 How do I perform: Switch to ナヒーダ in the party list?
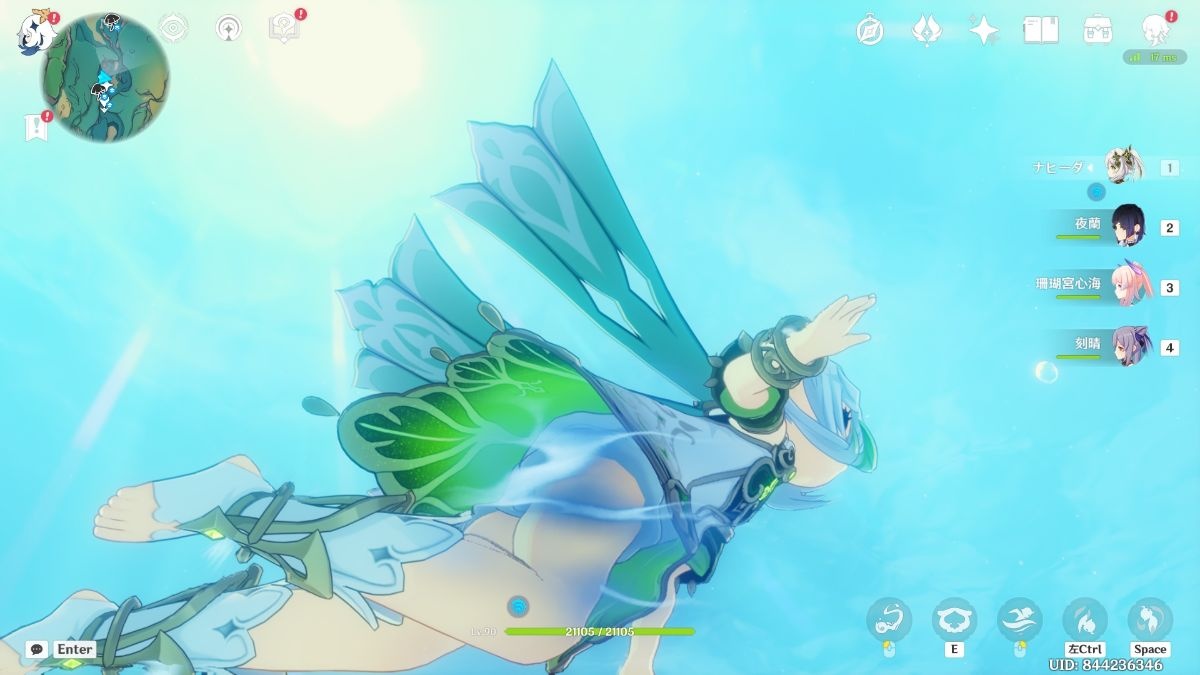point(1124,166)
